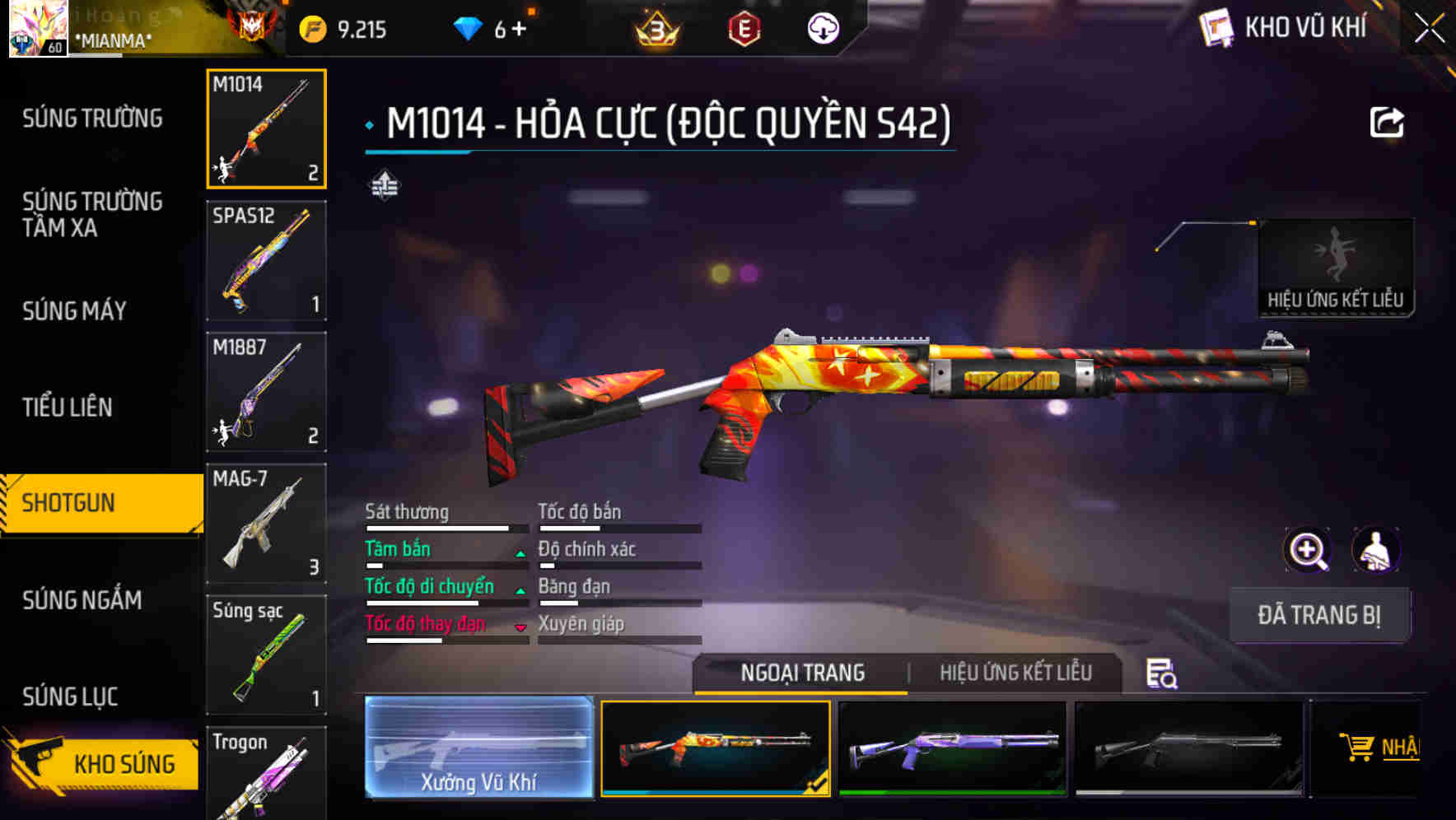Click the share icon next to weapon name
Image resolution: width=1456 pixels, height=820 pixels.
pyautogui.click(x=1388, y=122)
